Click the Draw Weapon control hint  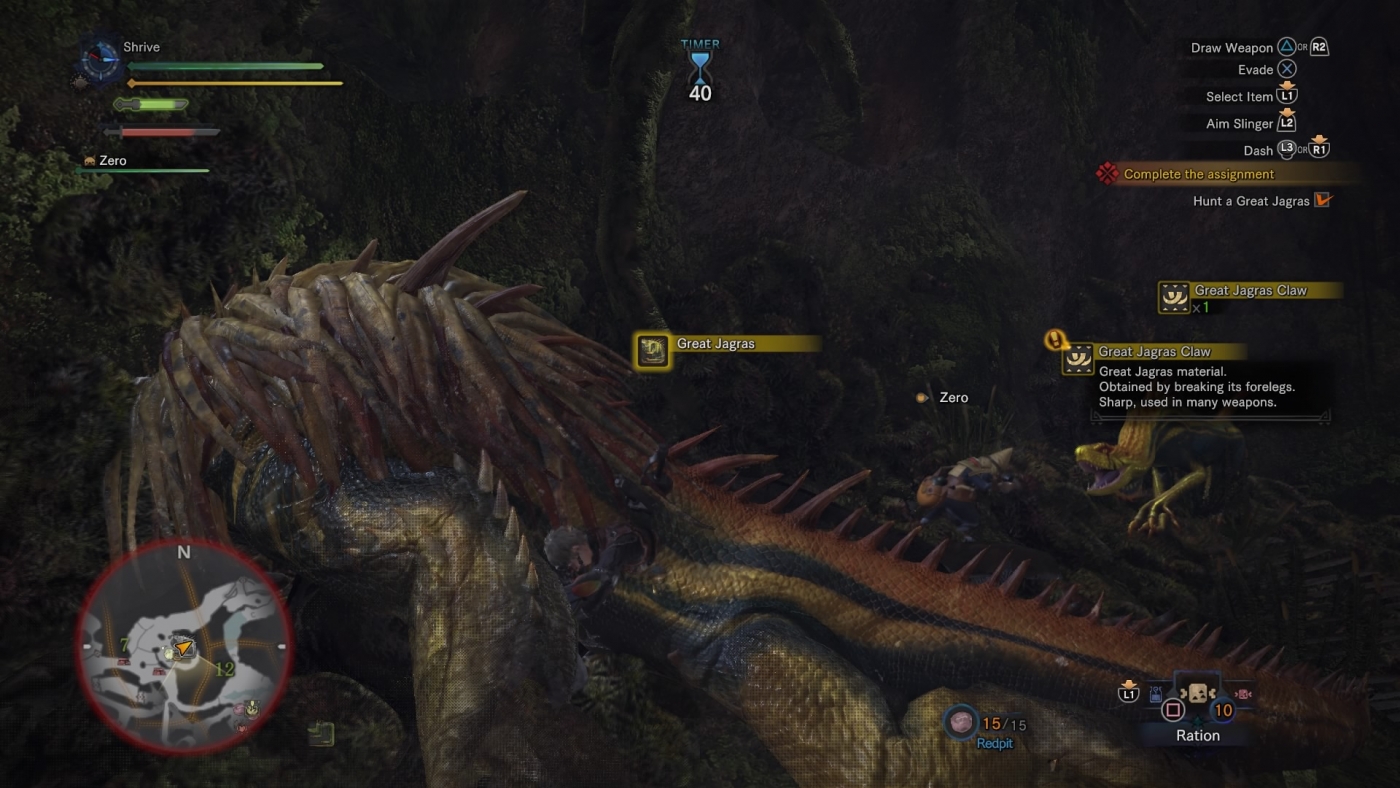tap(1230, 47)
